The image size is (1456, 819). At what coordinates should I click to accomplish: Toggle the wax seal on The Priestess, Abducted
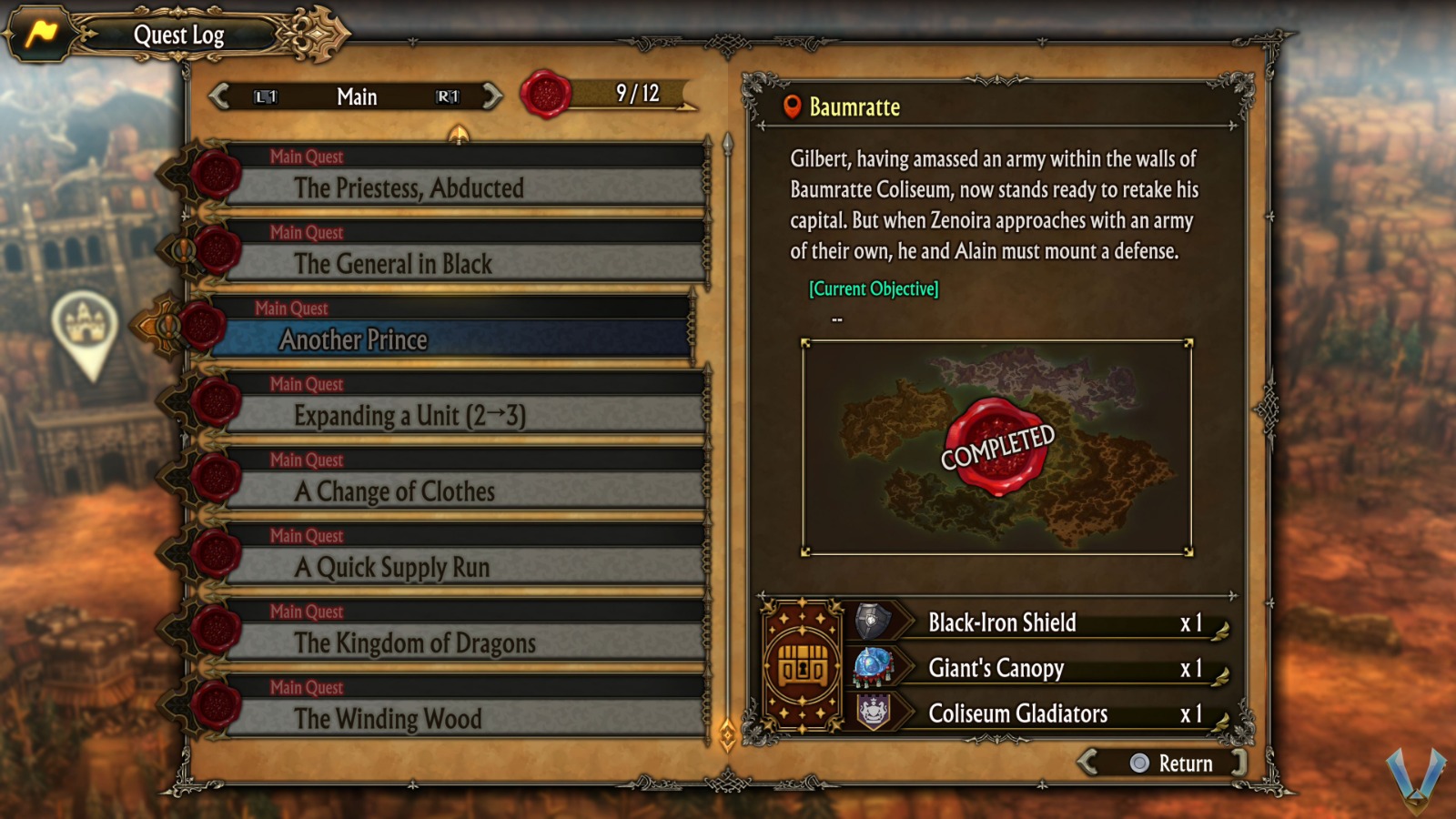point(218,176)
